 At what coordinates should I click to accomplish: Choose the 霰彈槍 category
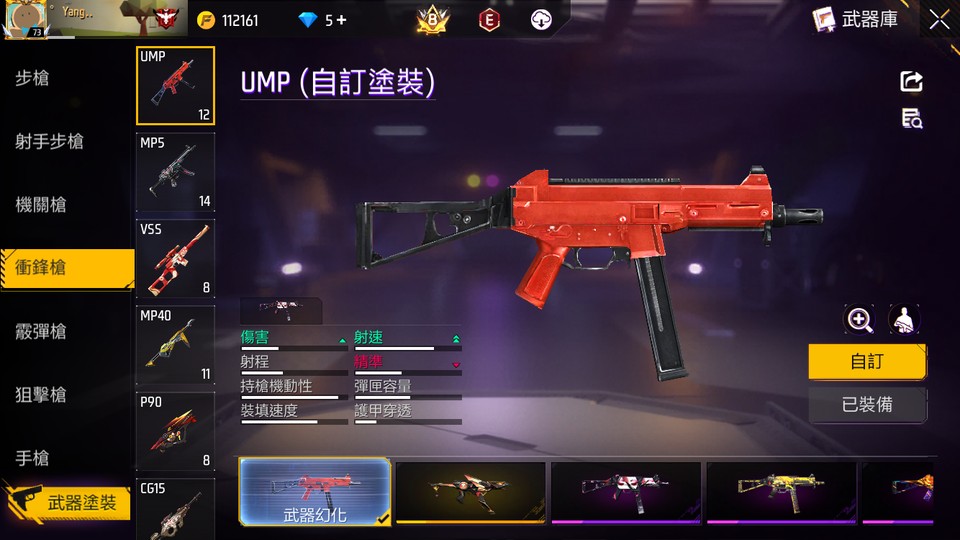point(41,332)
